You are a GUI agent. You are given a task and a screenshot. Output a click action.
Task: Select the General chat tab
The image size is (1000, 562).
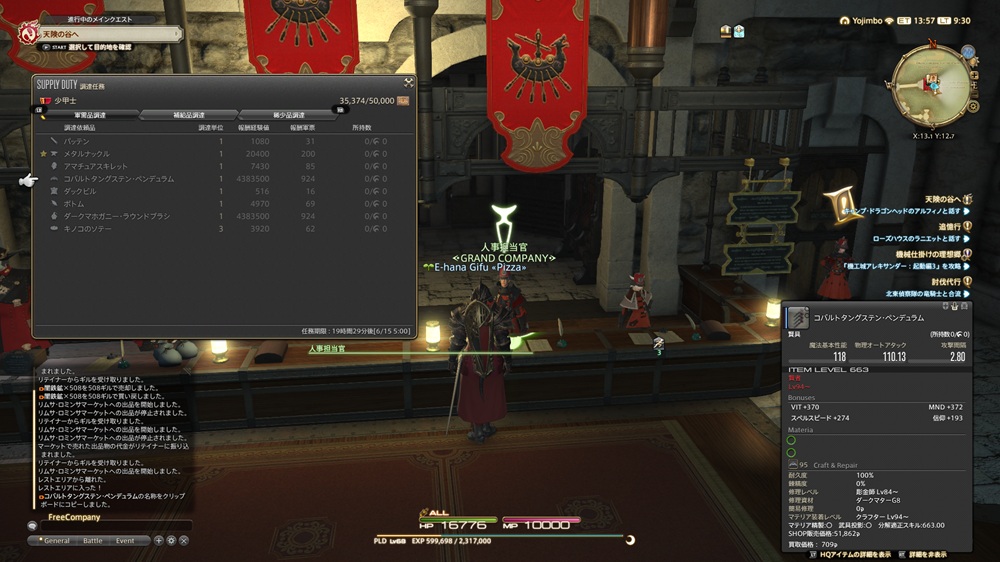tap(55, 540)
